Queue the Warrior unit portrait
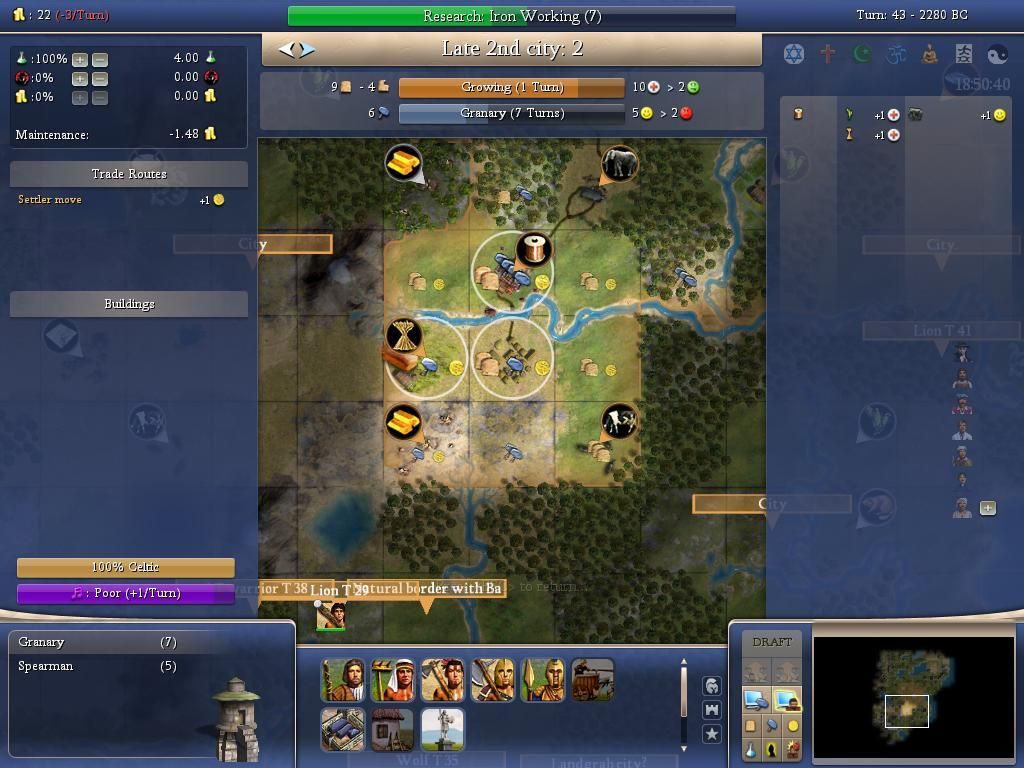1024x768 pixels. tap(342, 680)
